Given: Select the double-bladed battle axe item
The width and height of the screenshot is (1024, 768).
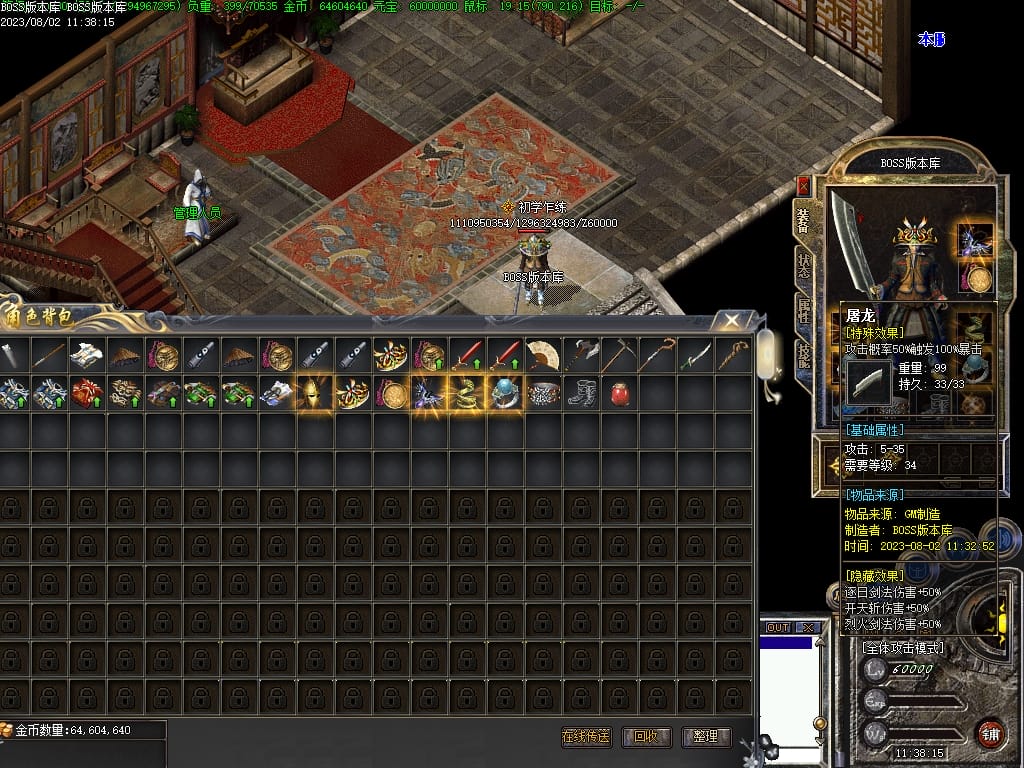Looking at the screenshot, I should 580,355.
